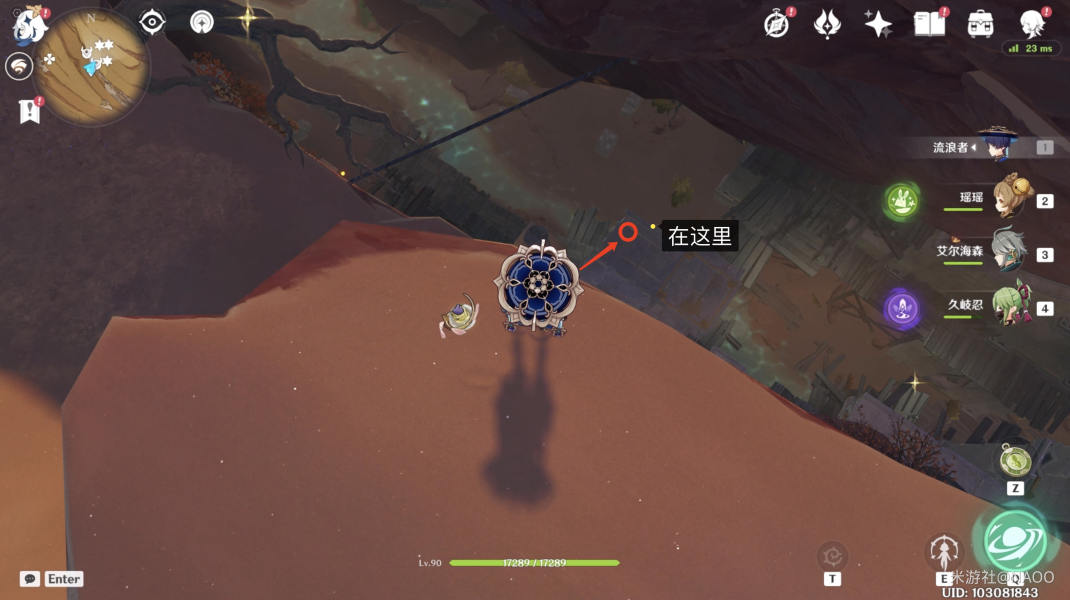Open the bookmark exclamation notice icon
The height and width of the screenshot is (600, 1070).
(x=29, y=112)
